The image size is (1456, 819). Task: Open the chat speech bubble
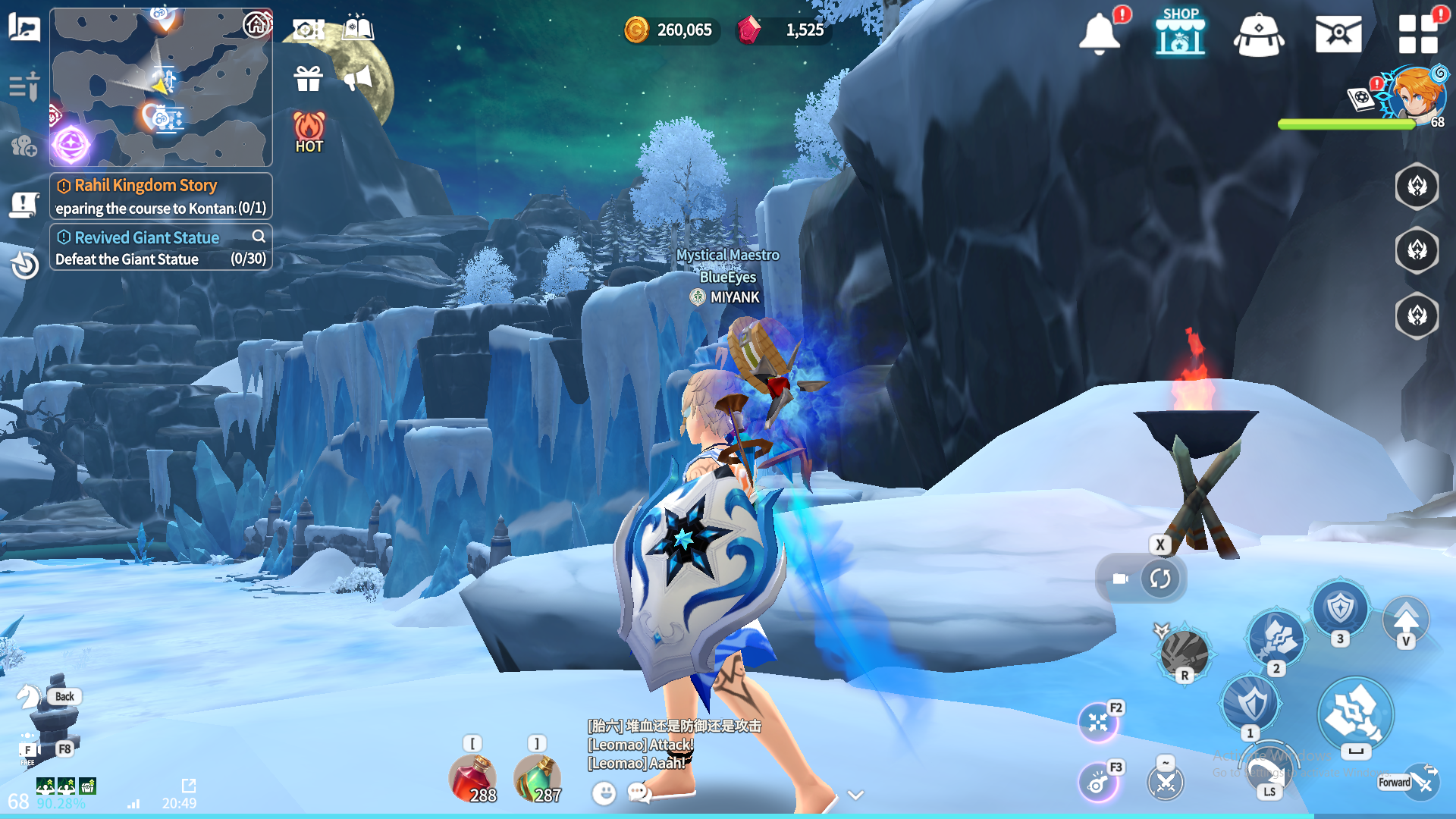639,793
